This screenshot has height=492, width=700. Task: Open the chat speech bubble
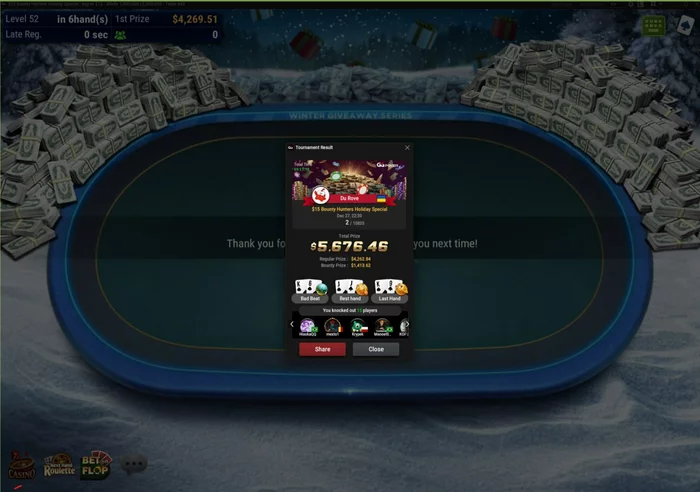(133, 464)
